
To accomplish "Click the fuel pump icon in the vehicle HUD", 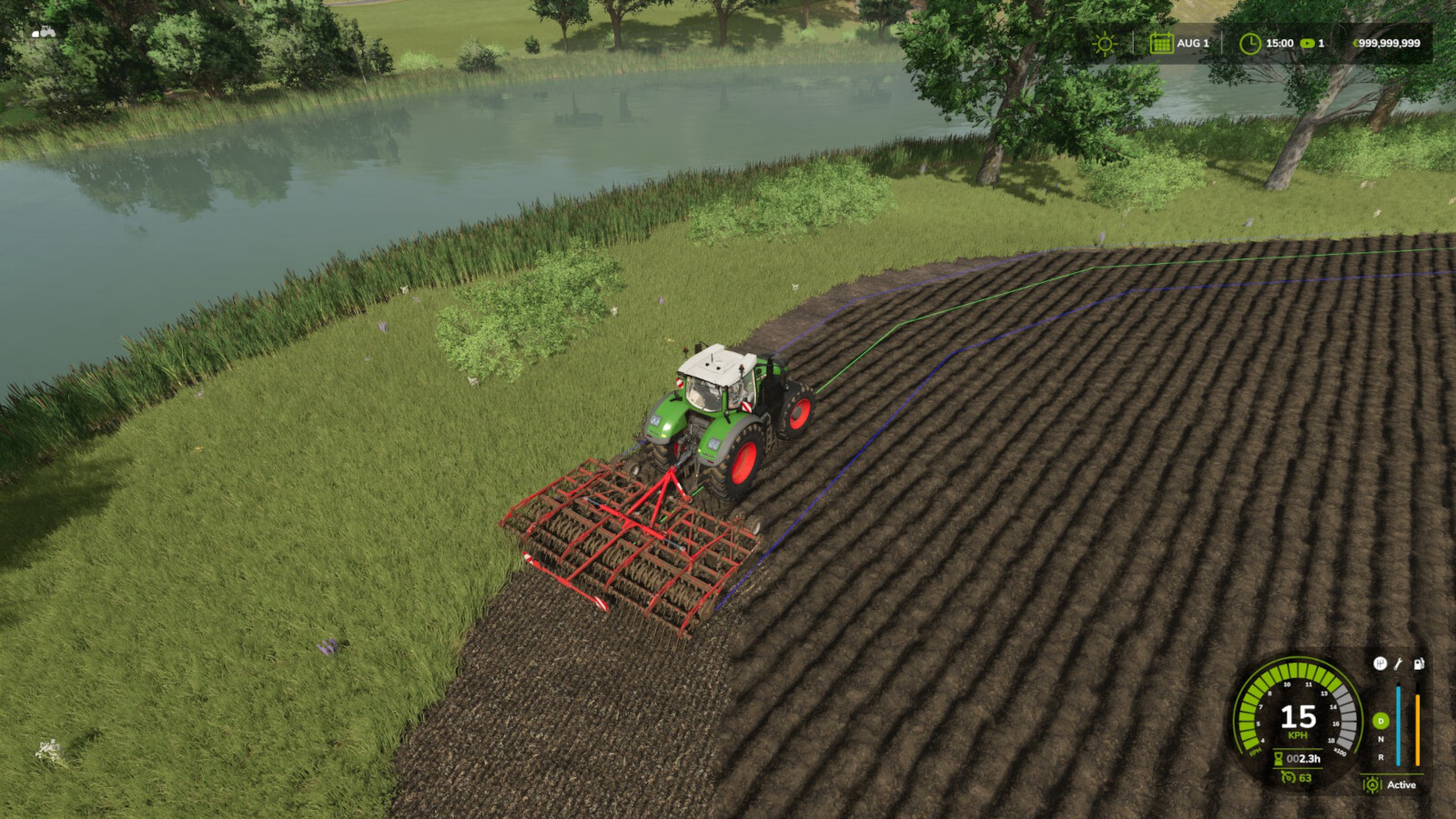I will [1419, 664].
